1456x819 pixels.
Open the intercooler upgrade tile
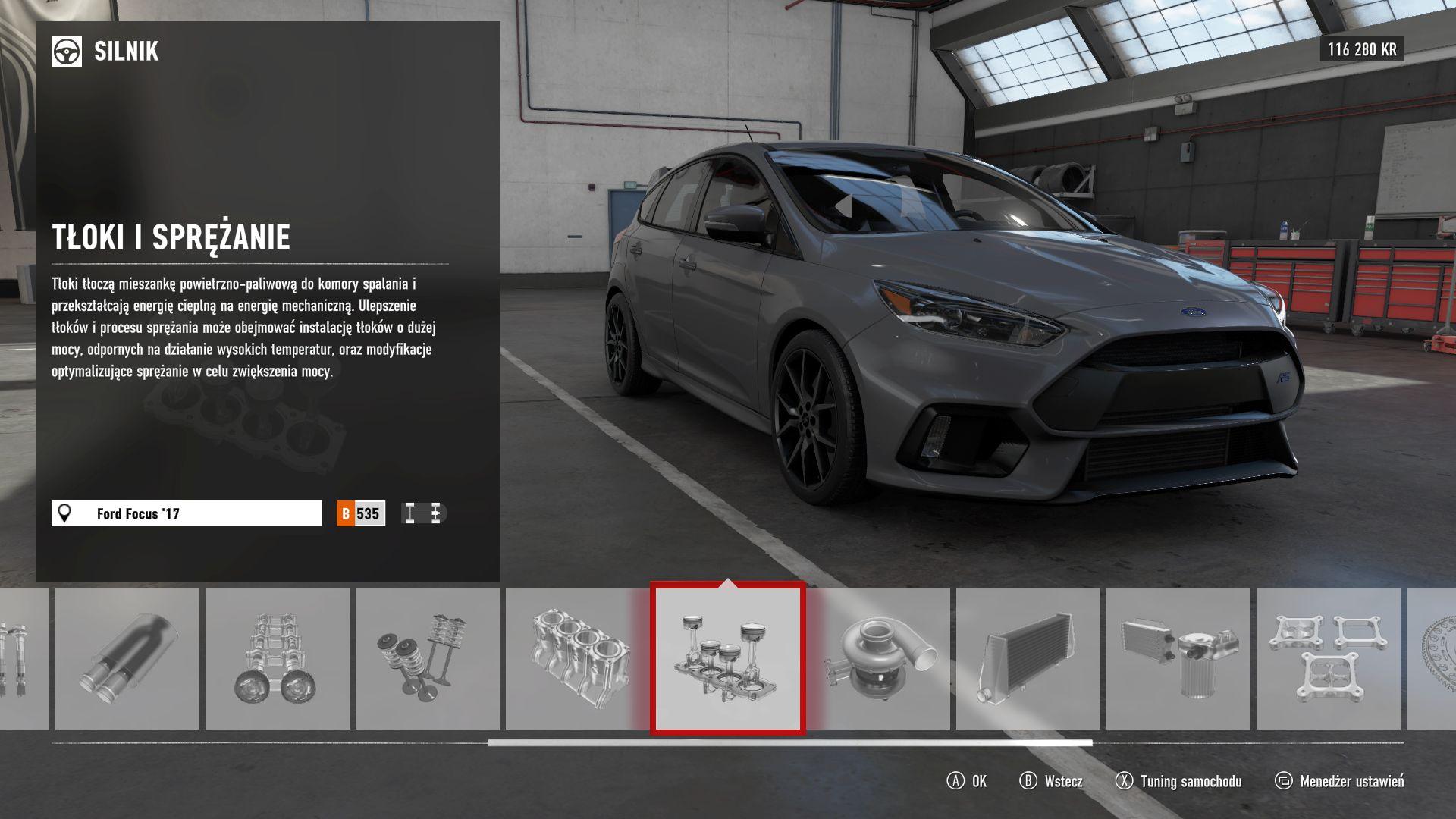(x=1028, y=659)
